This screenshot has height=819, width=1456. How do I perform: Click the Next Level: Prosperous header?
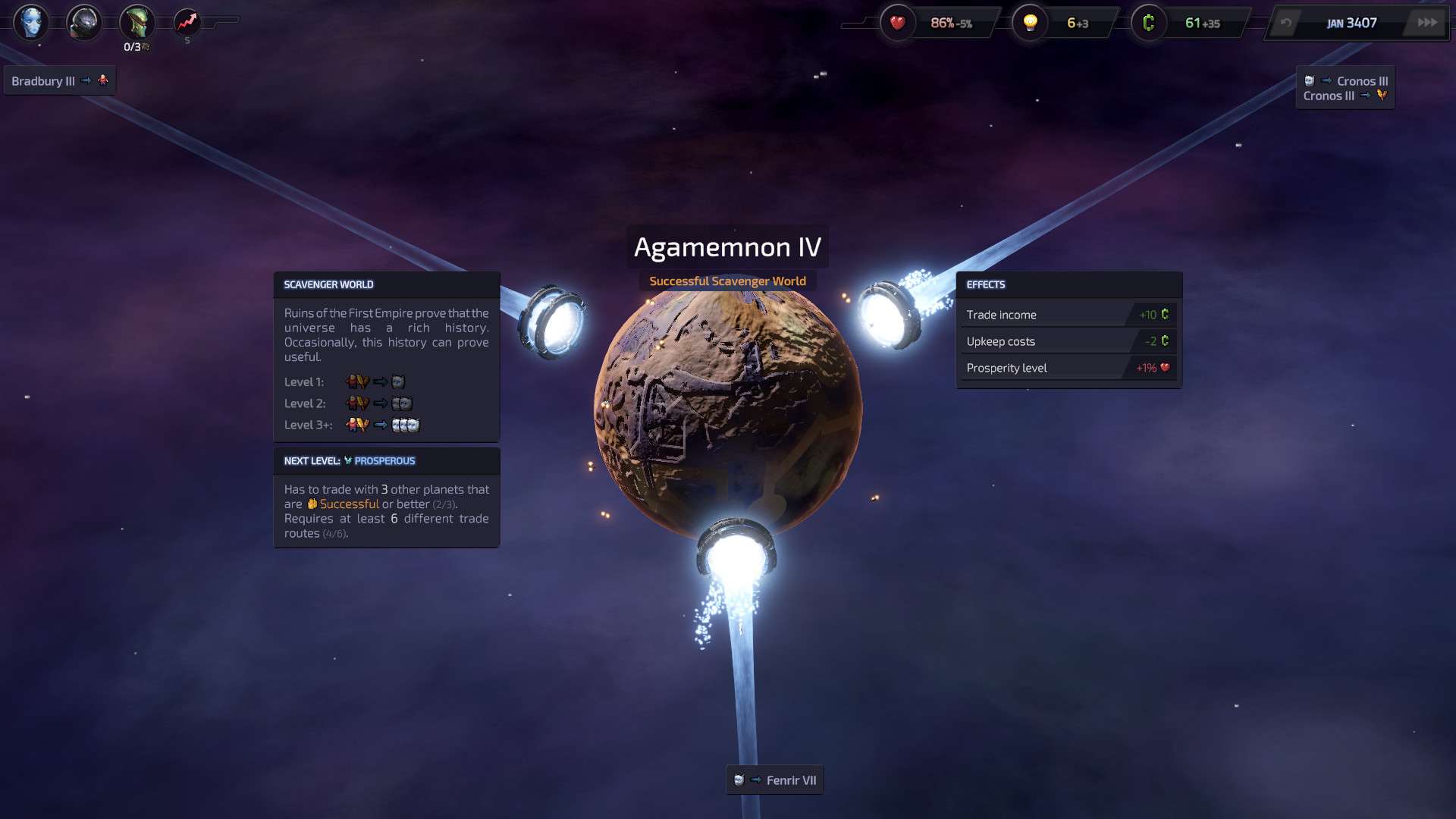386,461
